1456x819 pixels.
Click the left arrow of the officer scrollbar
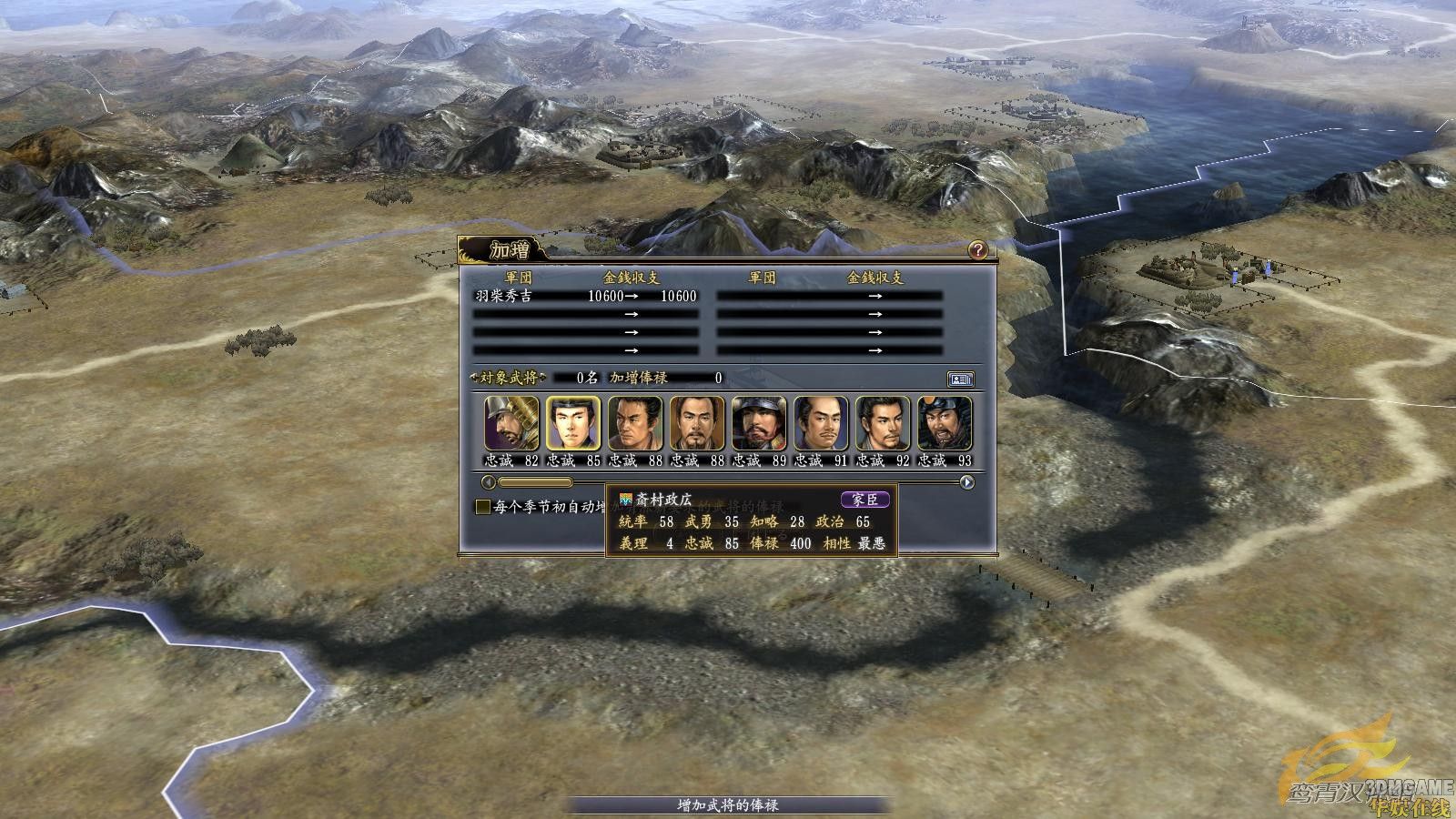click(489, 482)
